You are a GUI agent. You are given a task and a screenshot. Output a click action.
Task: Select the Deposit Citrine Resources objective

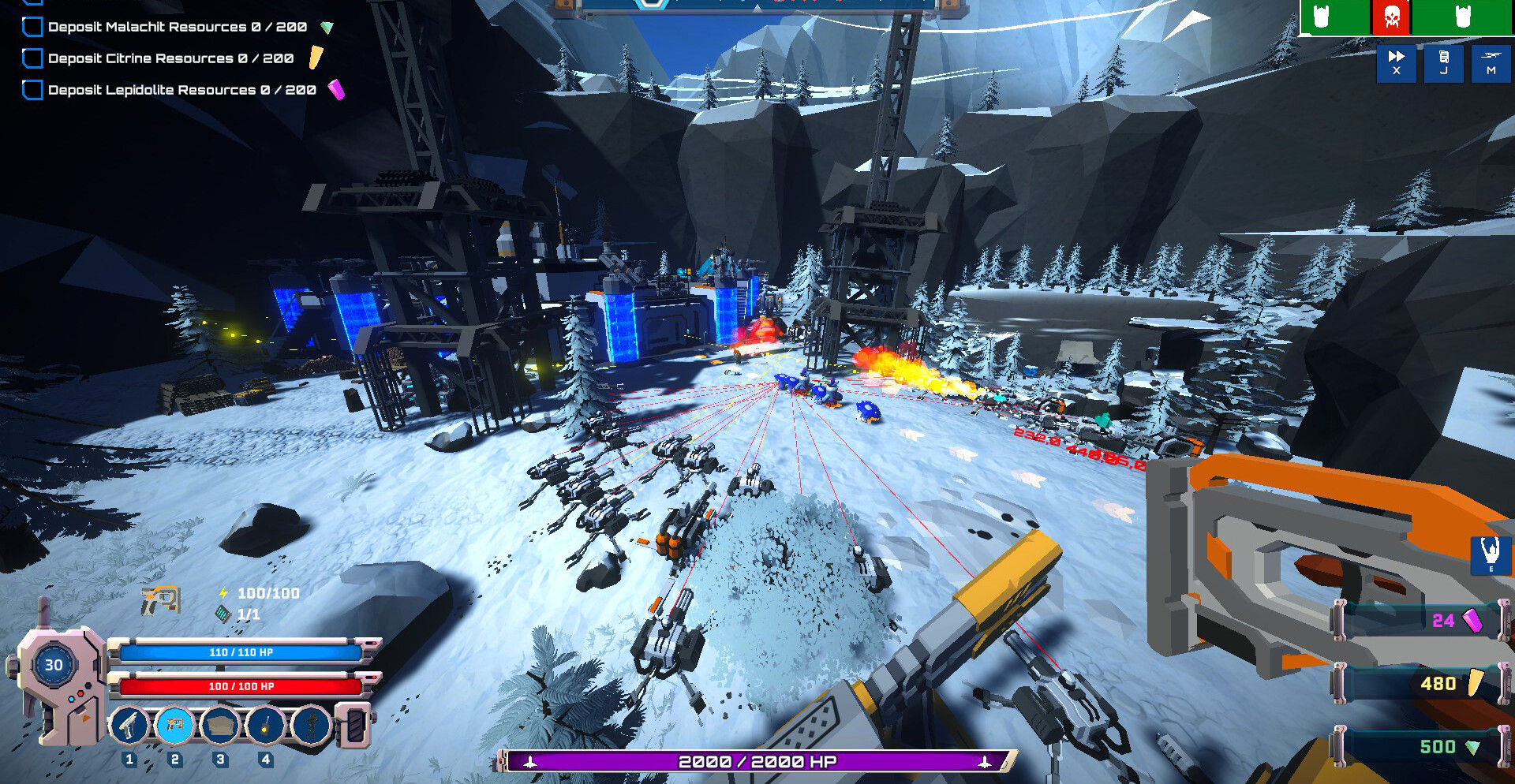tap(170, 58)
